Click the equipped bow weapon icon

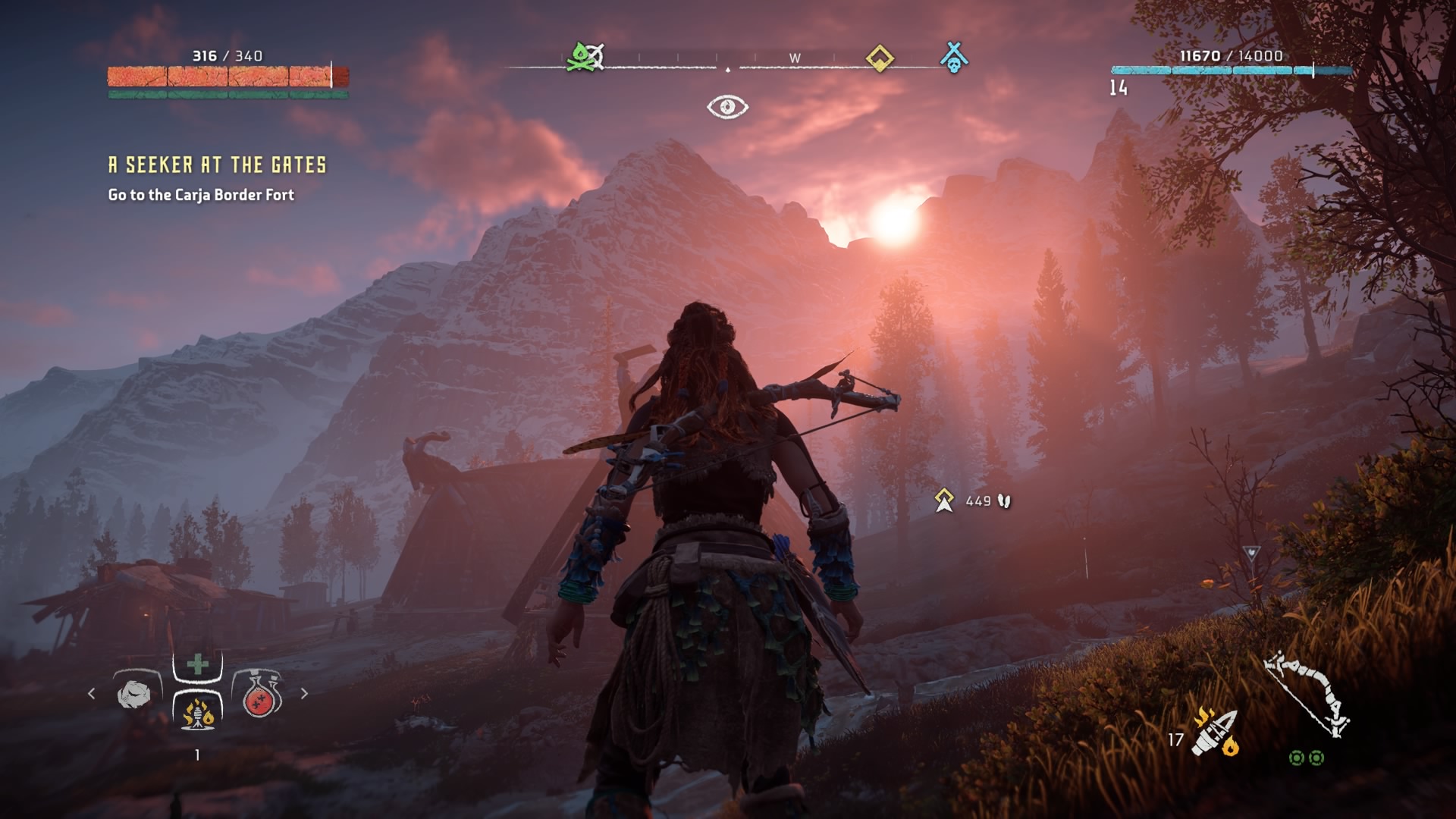1307,693
